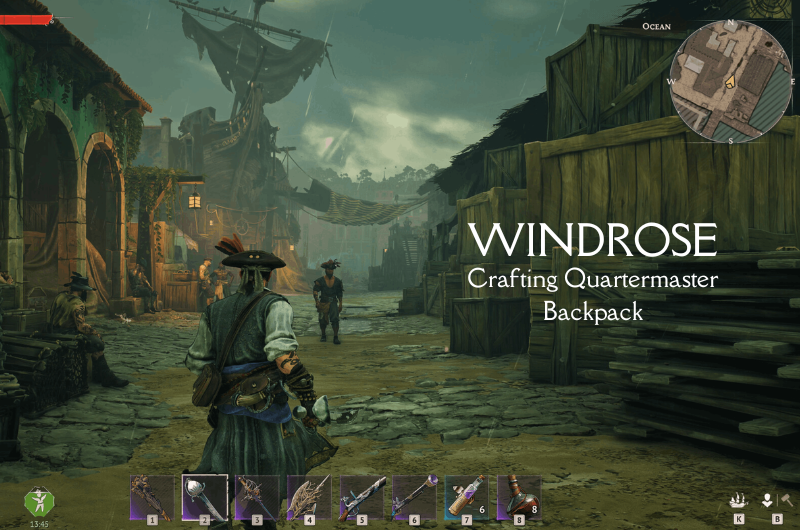
Task: Choose the ornate rapier in hotbar slot 3
Action: (257, 496)
